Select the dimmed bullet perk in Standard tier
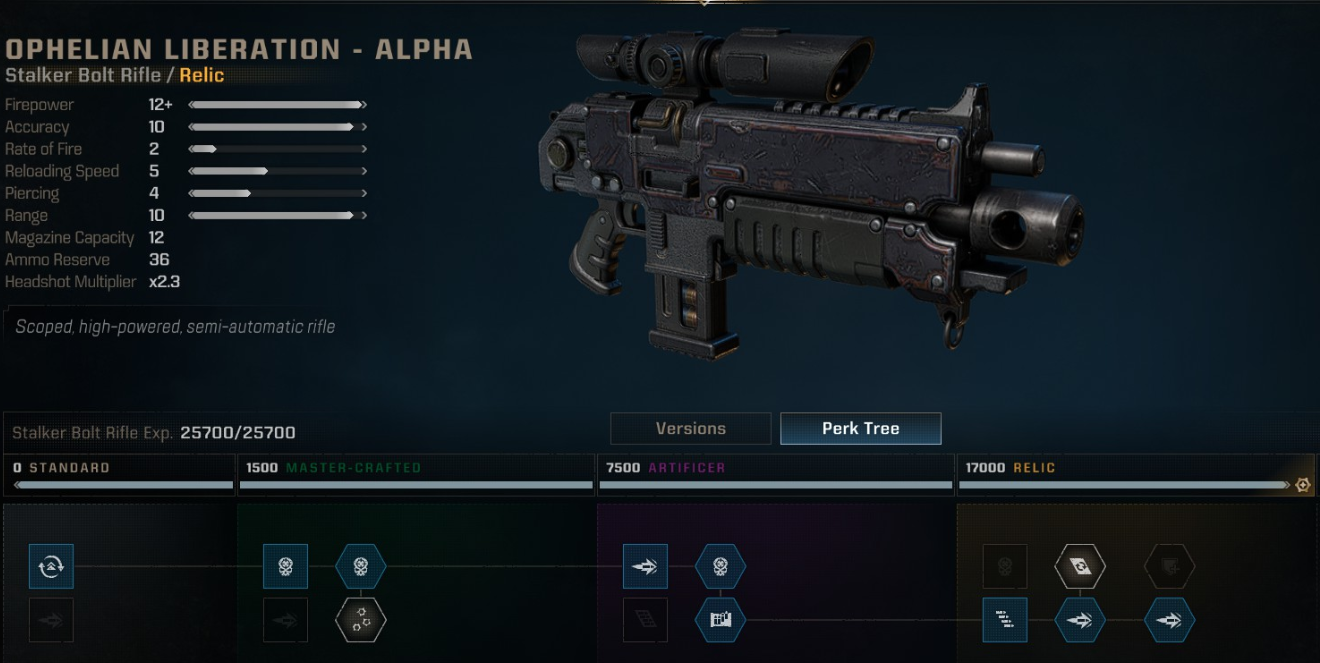The image size is (1320, 663). coord(51,621)
